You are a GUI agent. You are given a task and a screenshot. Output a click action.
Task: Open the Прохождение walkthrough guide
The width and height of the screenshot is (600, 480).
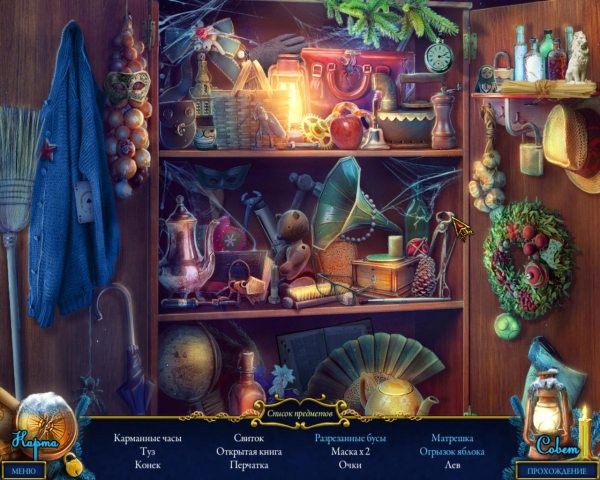[556, 470]
